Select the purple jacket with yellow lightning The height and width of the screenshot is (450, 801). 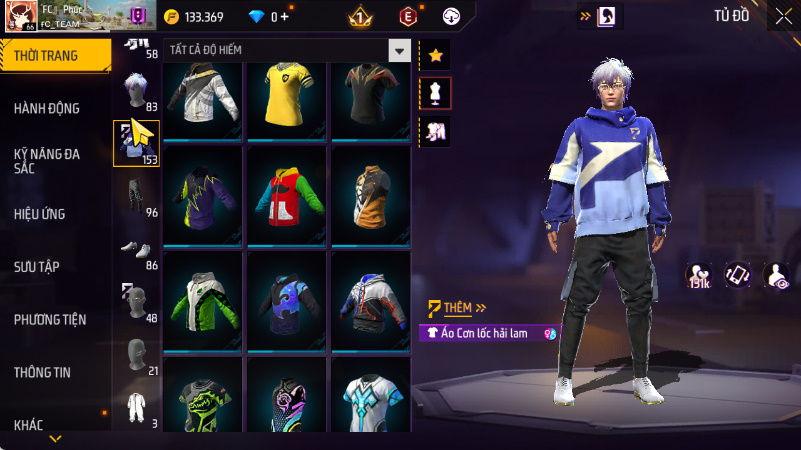[x=203, y=195]
